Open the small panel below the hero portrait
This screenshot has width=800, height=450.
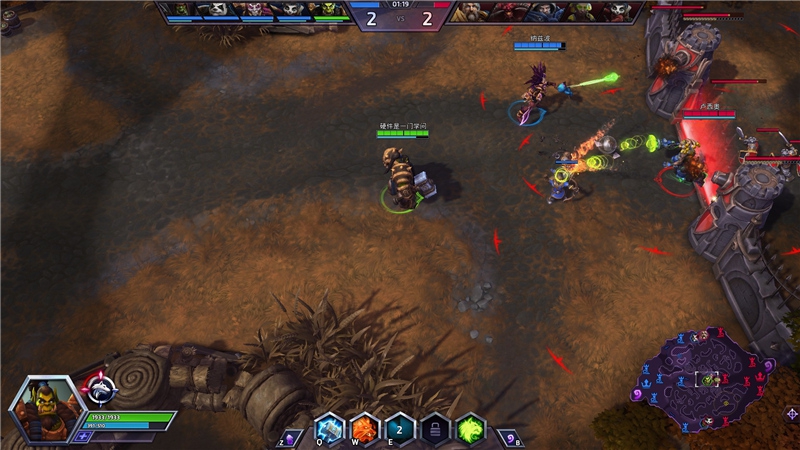click(82, 436)
